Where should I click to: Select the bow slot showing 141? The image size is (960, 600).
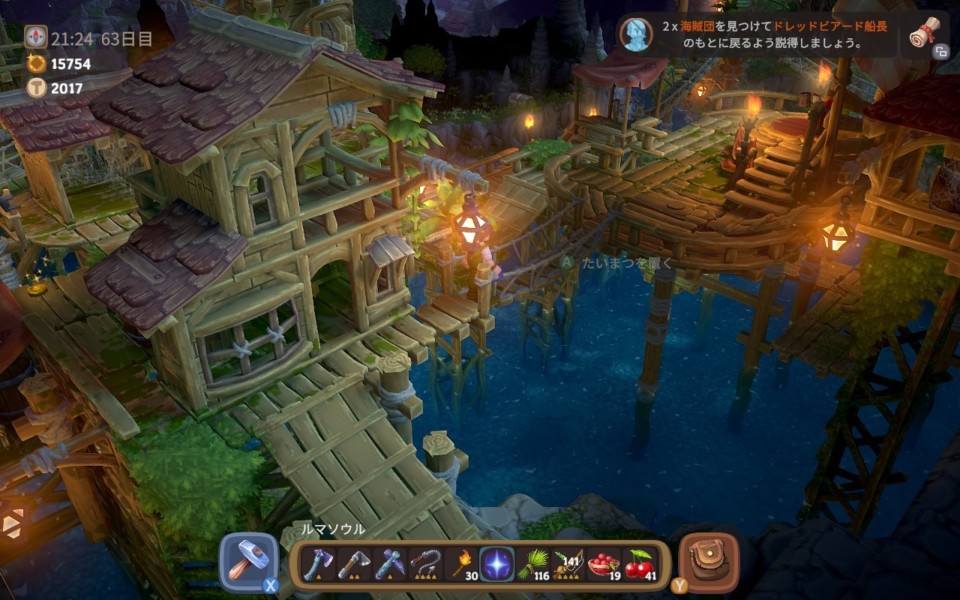pyautogui.click(x=569, y=563)
